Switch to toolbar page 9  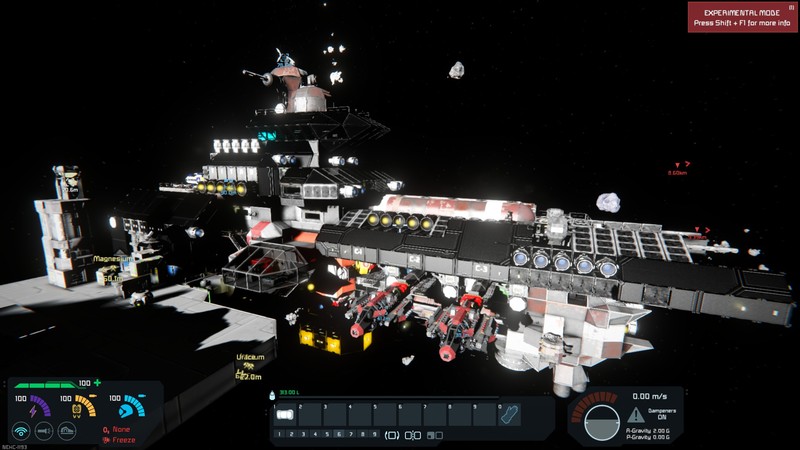pos(374,435)
